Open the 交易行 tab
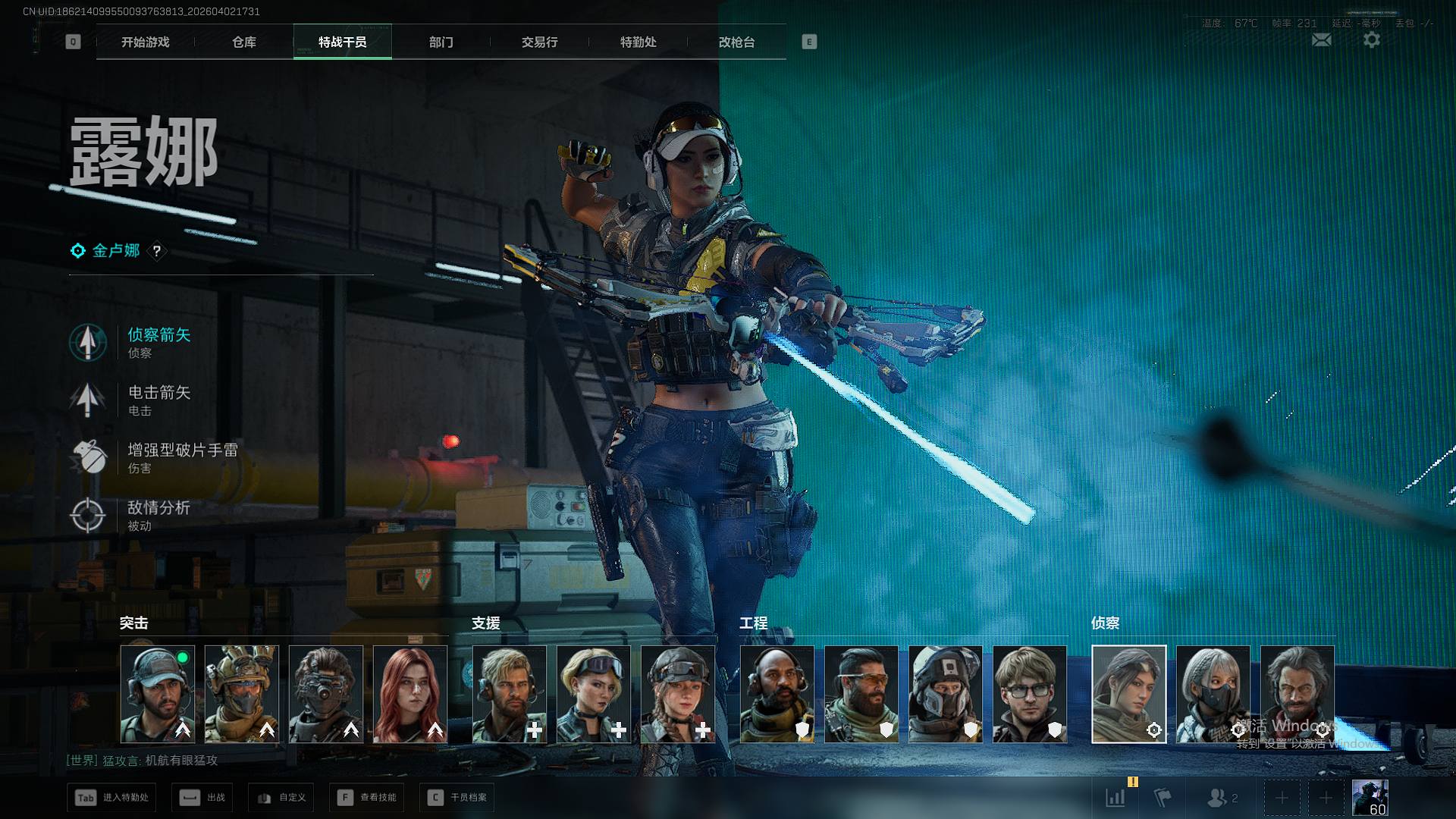1456x819 pixels. (x=540, y=42)
